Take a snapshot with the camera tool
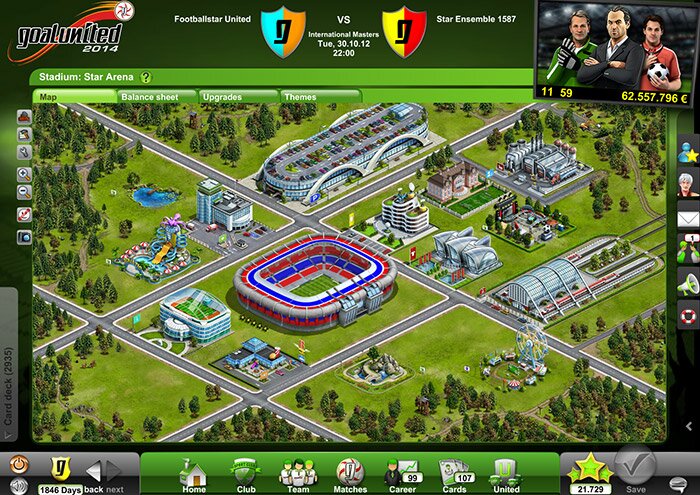700x495 pixels. pos(24,236)
